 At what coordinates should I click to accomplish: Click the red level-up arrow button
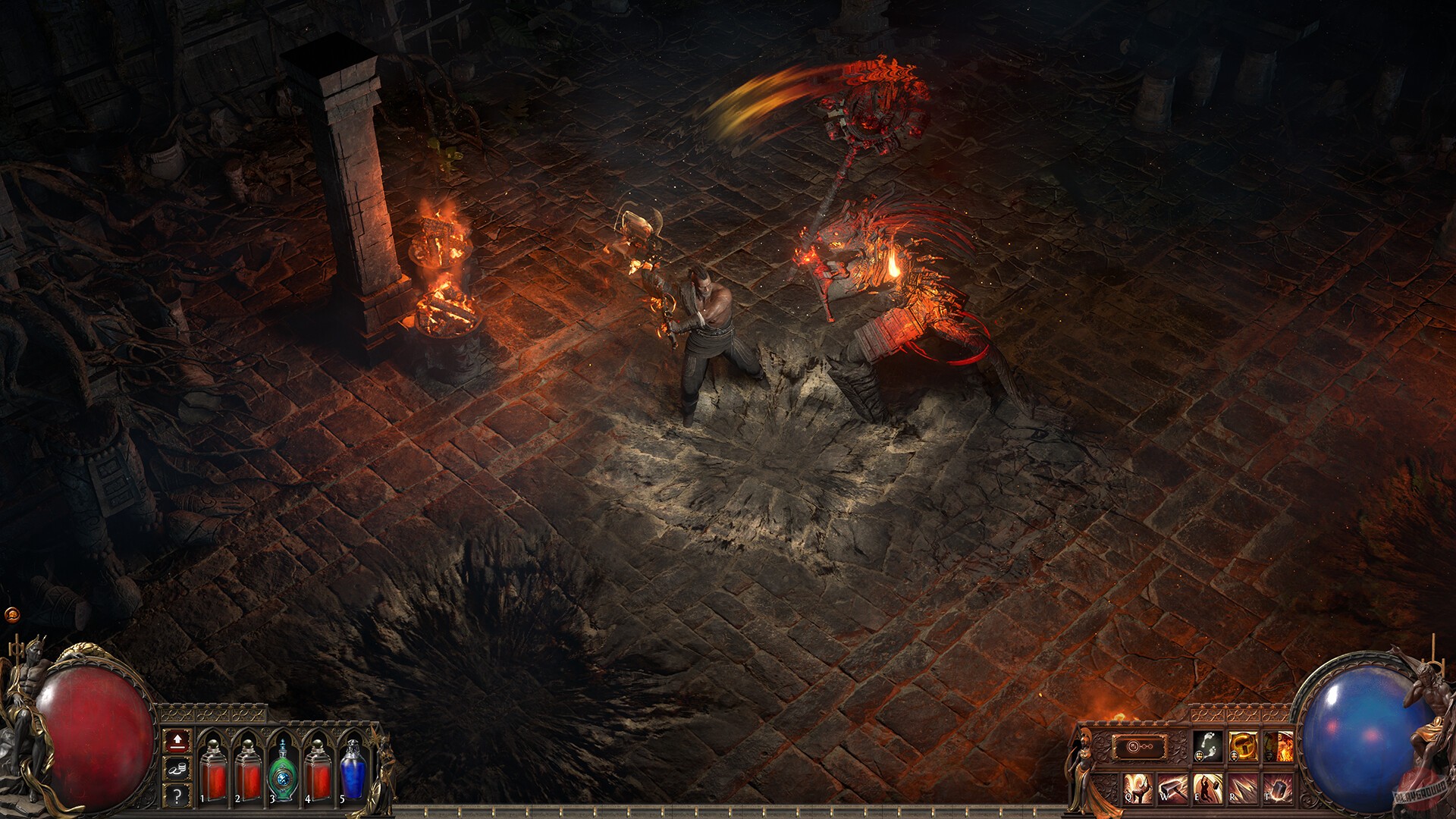(x=177, y=742)
